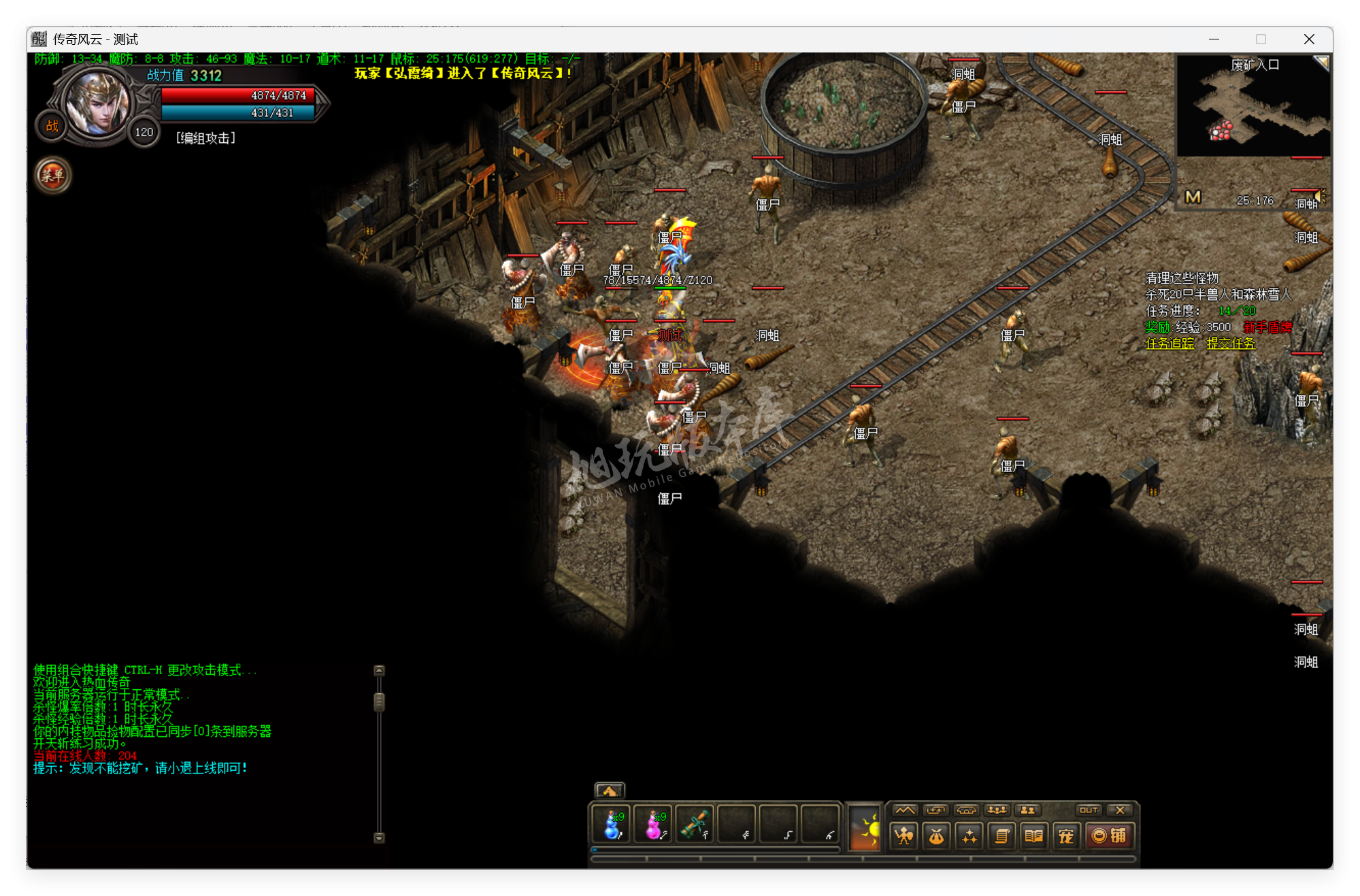Click the horse mount button above hotbar
The height and width of the screenshot is (896, 1360).
[609, 791]
